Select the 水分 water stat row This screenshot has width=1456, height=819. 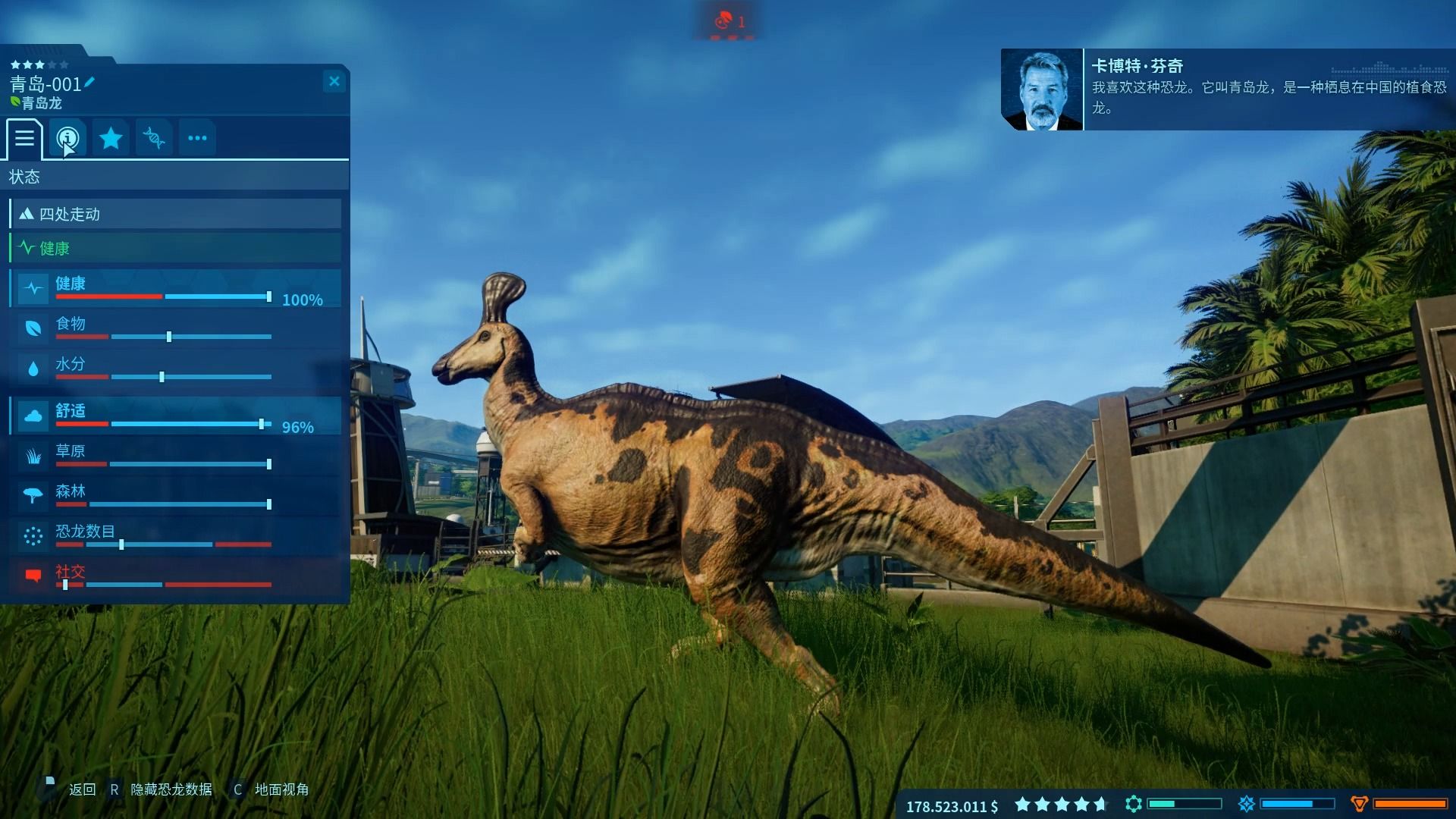coord(175,369)
